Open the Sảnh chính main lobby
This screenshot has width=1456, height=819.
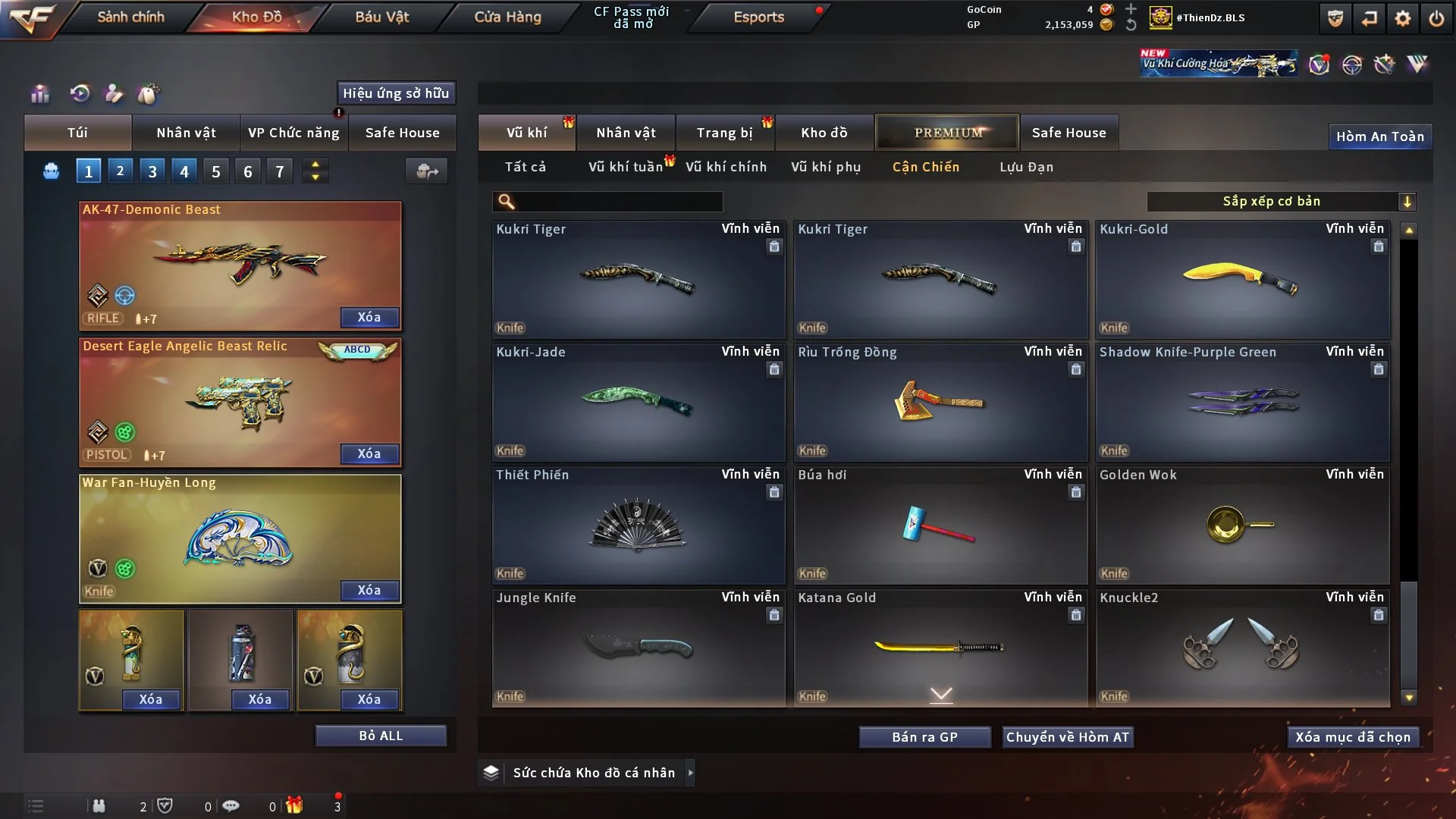130,17
